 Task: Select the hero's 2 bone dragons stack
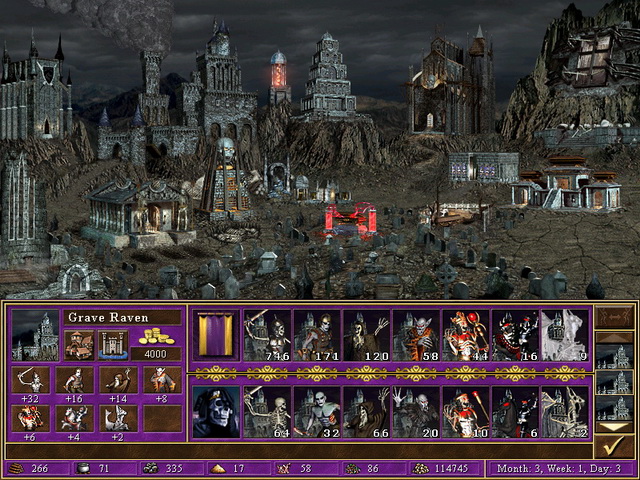pyautogui.click(x=564, y=412)
